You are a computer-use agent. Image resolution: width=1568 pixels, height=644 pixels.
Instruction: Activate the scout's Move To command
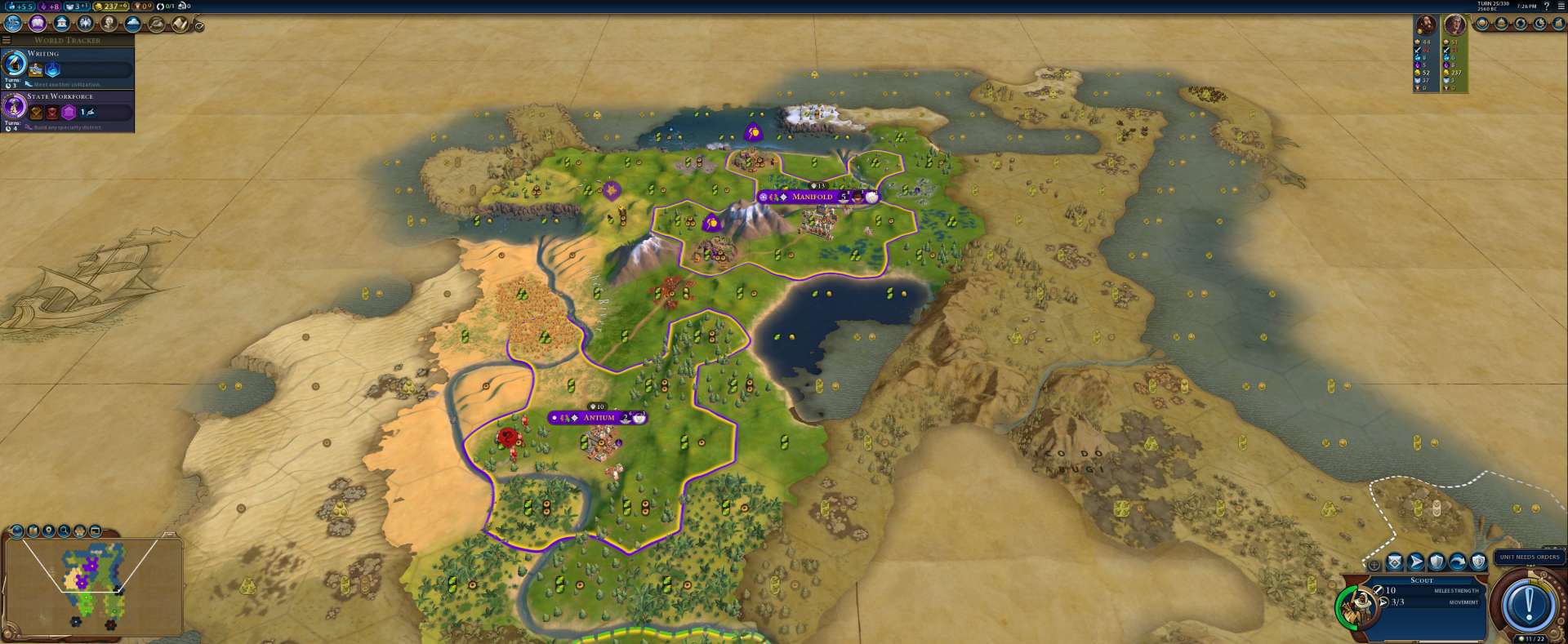[1415, 562]
